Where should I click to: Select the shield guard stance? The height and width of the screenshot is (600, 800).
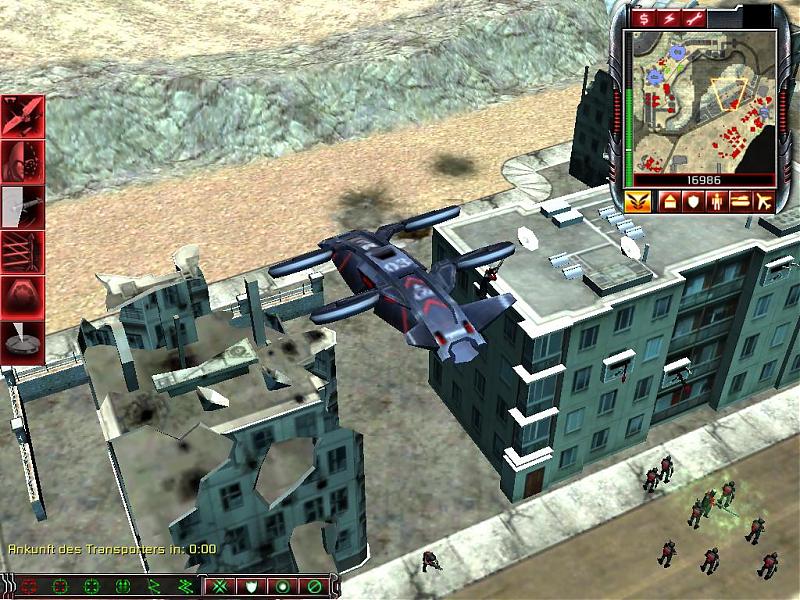pyautogui.click(x=252, y=586)
